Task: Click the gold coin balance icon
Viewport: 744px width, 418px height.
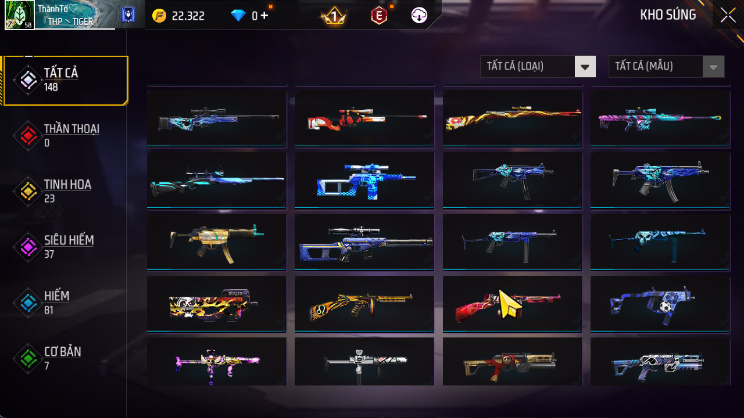Action: click(159, 16)
